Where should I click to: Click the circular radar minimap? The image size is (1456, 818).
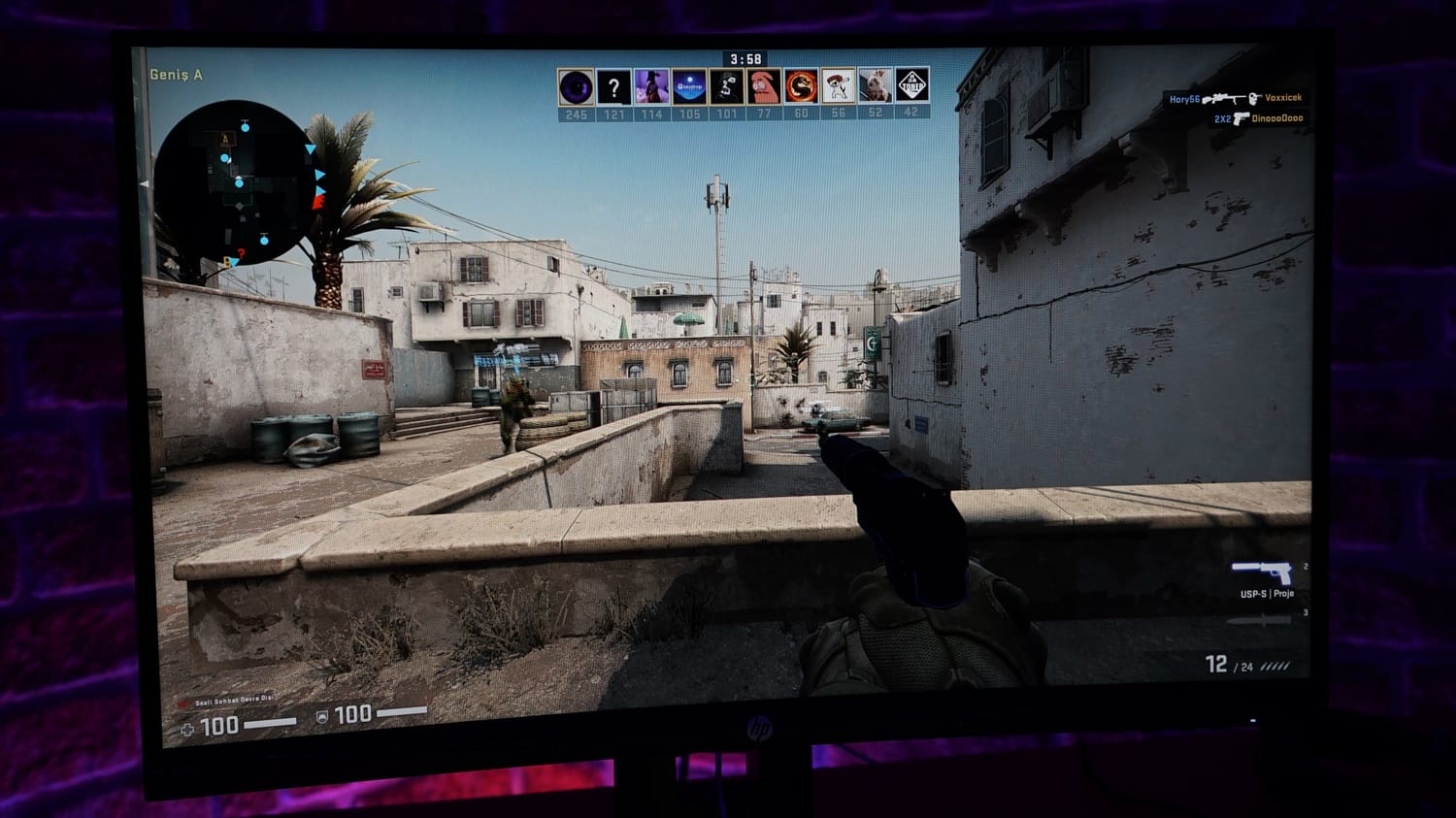click(236, 181)
